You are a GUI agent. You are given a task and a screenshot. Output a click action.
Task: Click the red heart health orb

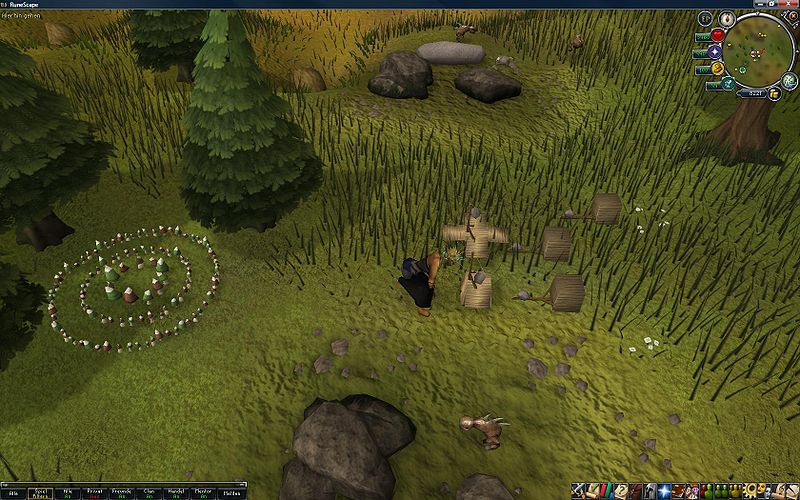click(717, 35)
